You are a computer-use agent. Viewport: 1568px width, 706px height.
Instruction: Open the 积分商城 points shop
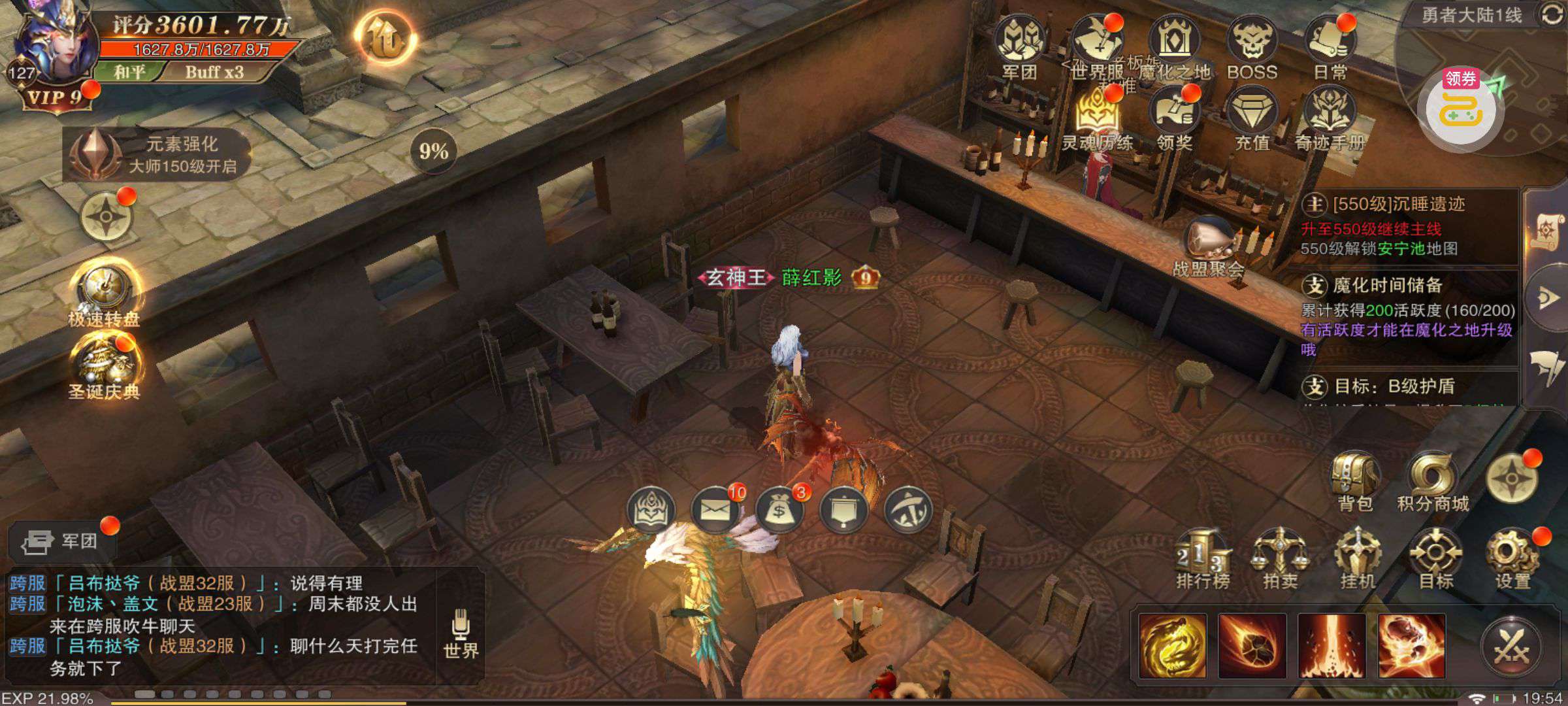(1433, 481)
